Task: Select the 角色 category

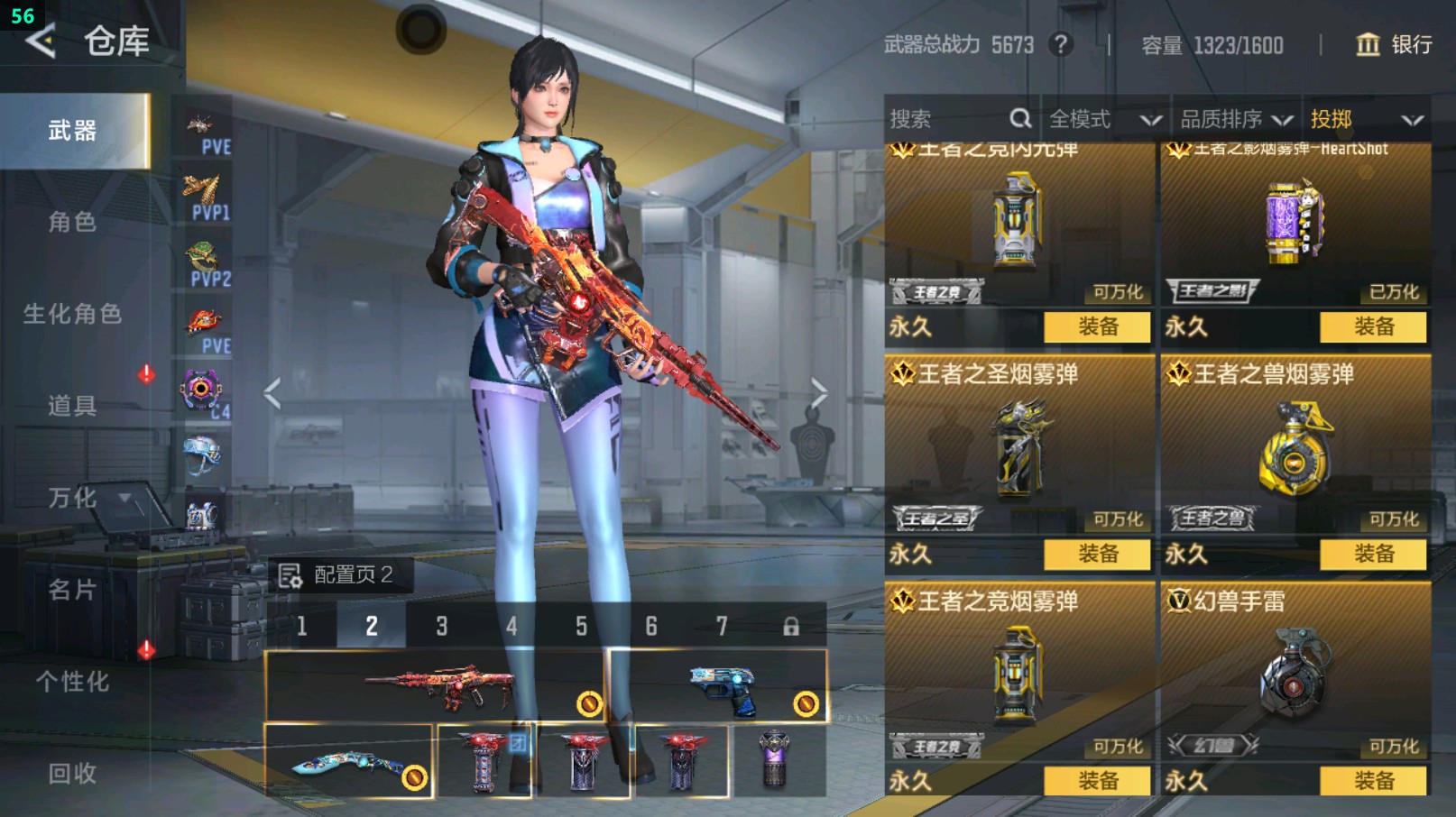Action: 72,222
